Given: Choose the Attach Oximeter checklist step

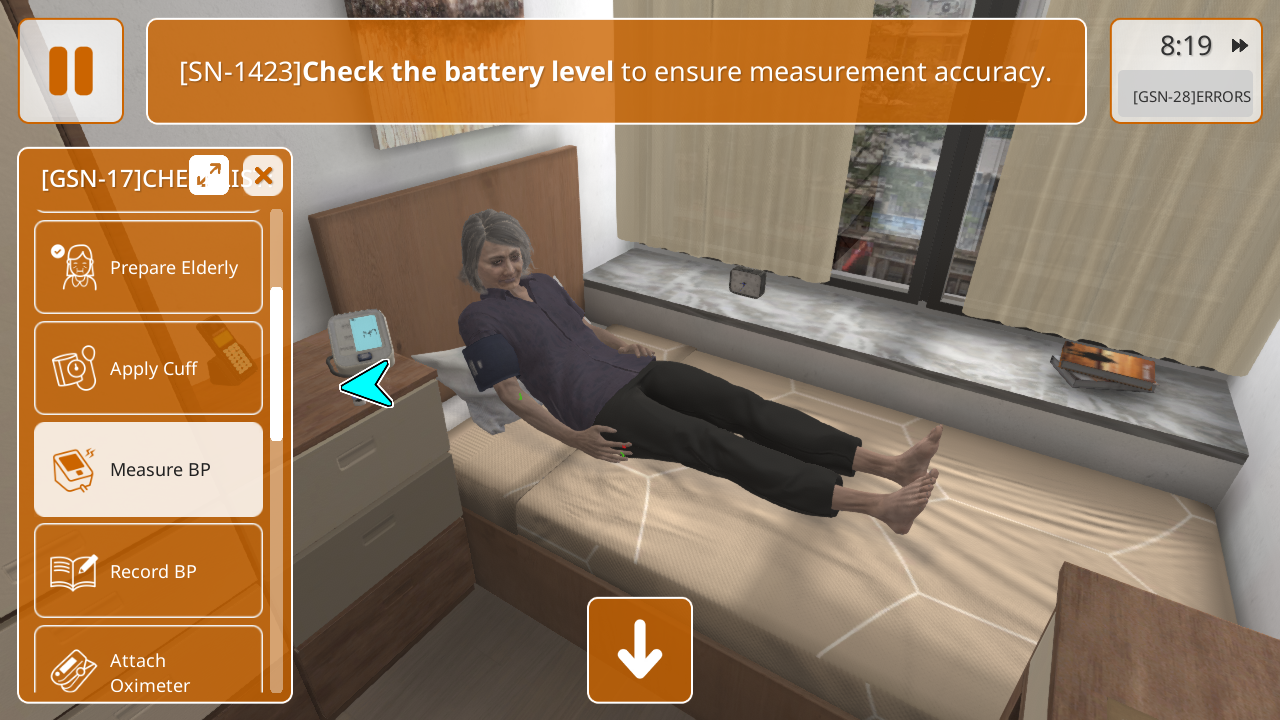Looking at the screenshot, I should click(x=149, y=665).
